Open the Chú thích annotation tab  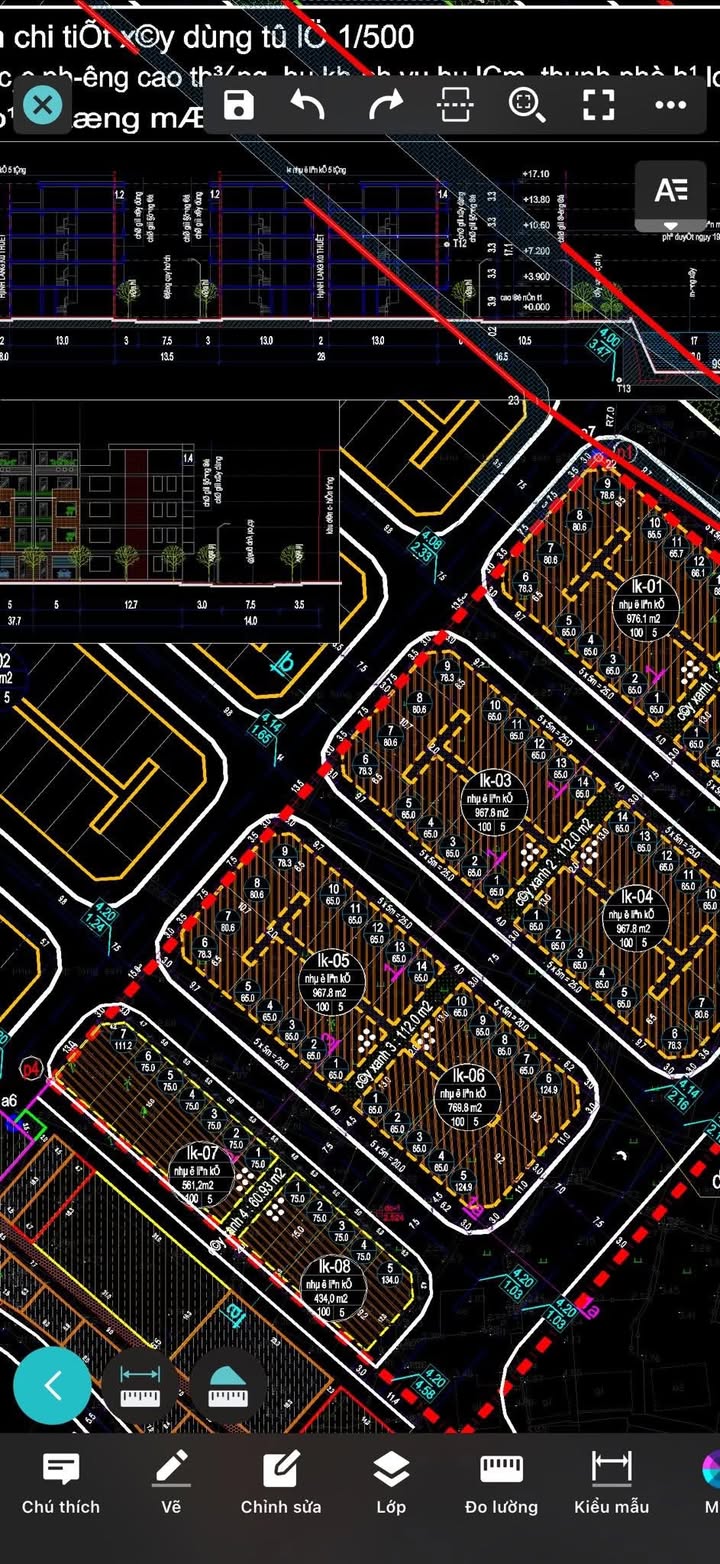(x=61, y=1482)
